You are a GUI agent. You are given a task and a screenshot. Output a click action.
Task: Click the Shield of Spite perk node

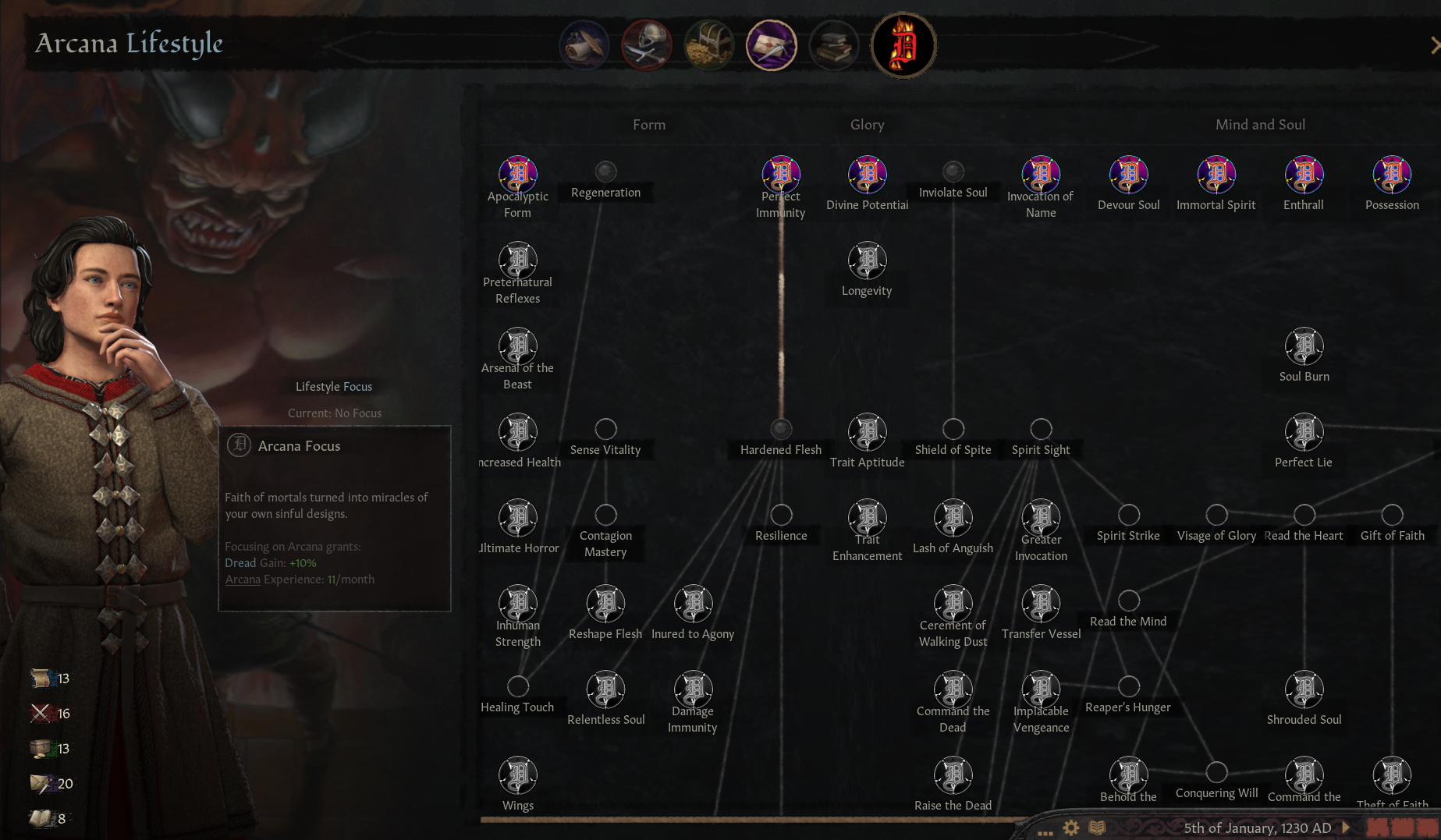click(x=953, y=429)
